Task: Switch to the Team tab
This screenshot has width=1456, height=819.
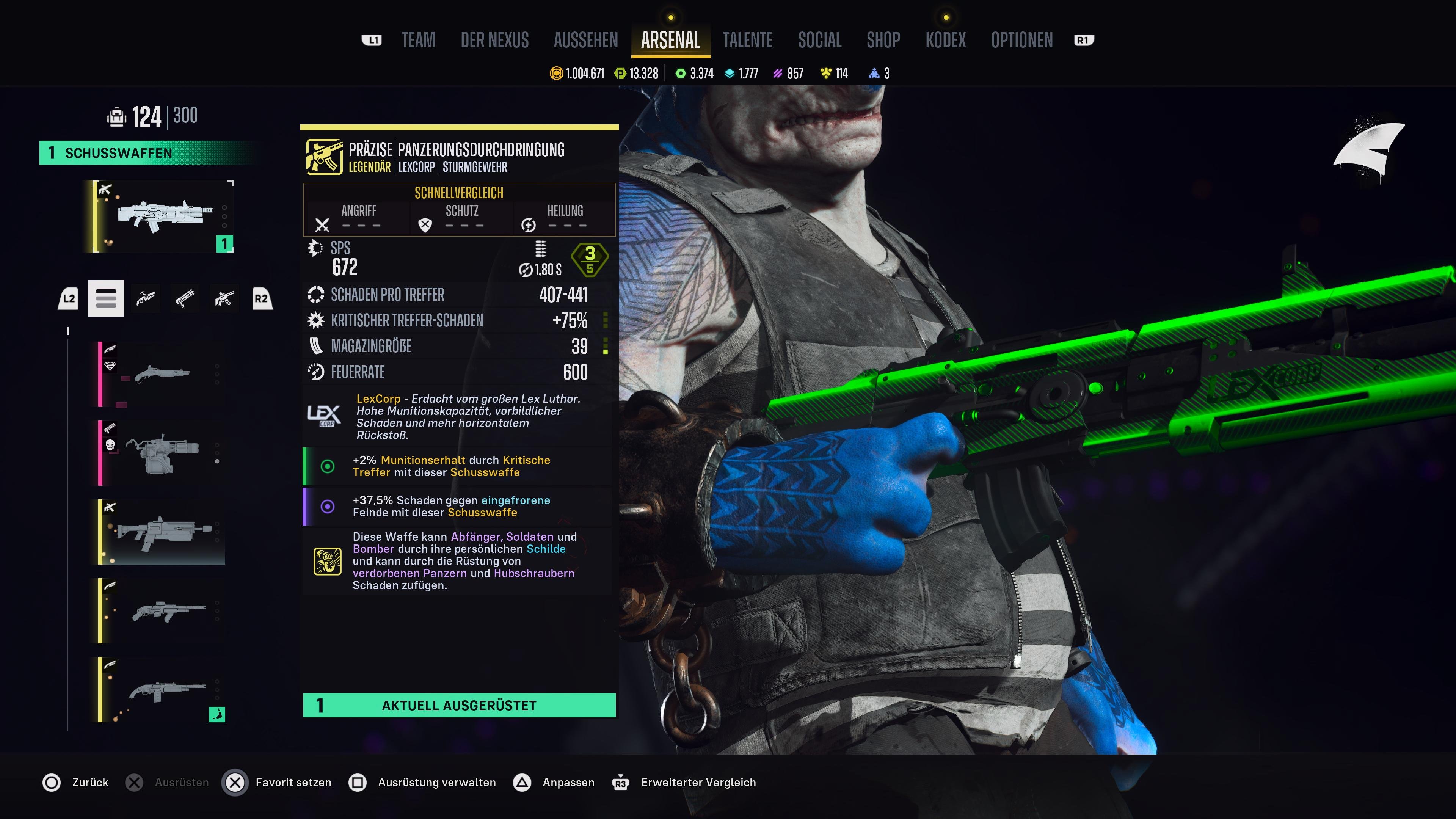Action: coord(418,40)
